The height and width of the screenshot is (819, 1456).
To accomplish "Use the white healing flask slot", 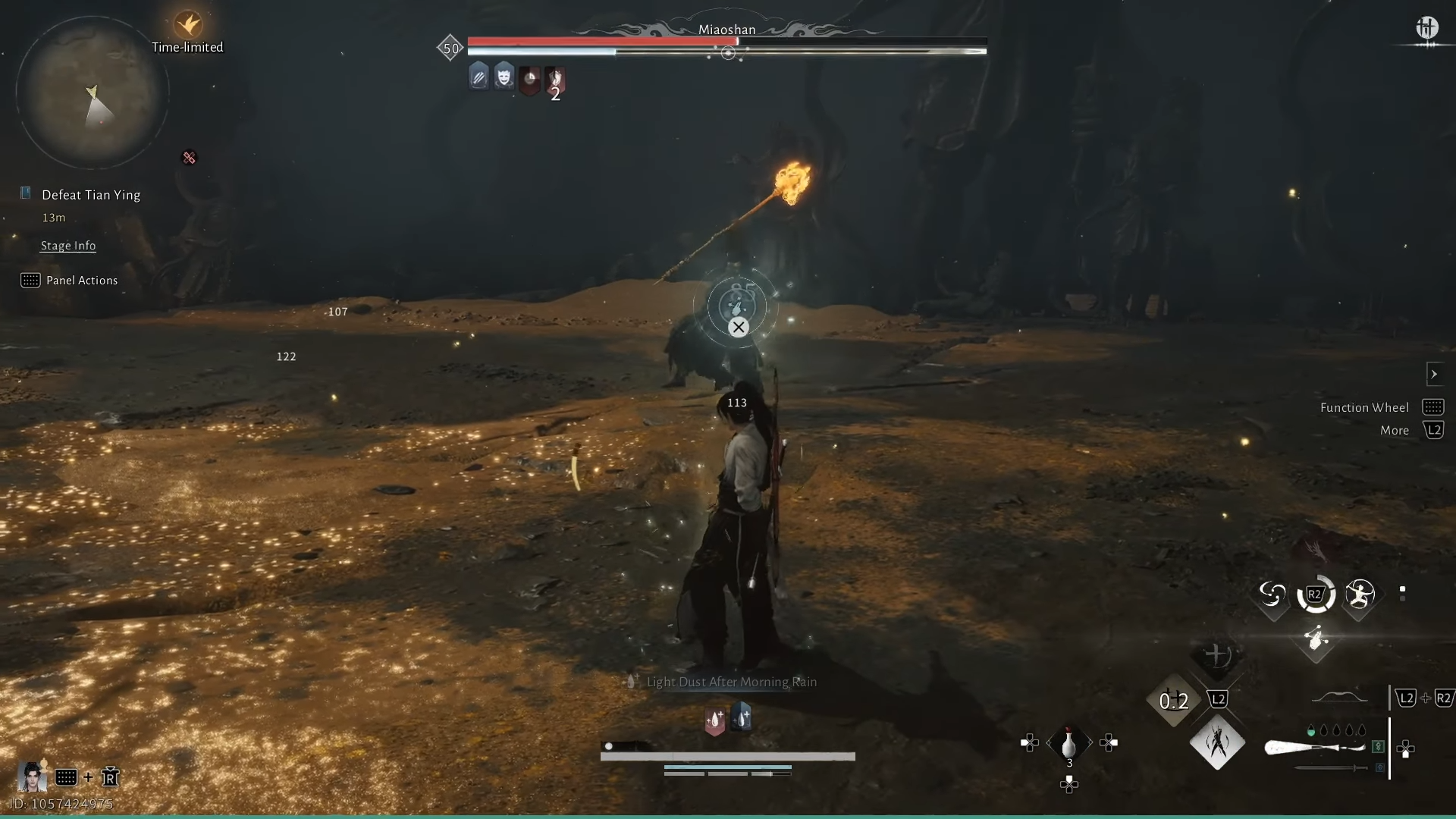I will pos(1068,743).
